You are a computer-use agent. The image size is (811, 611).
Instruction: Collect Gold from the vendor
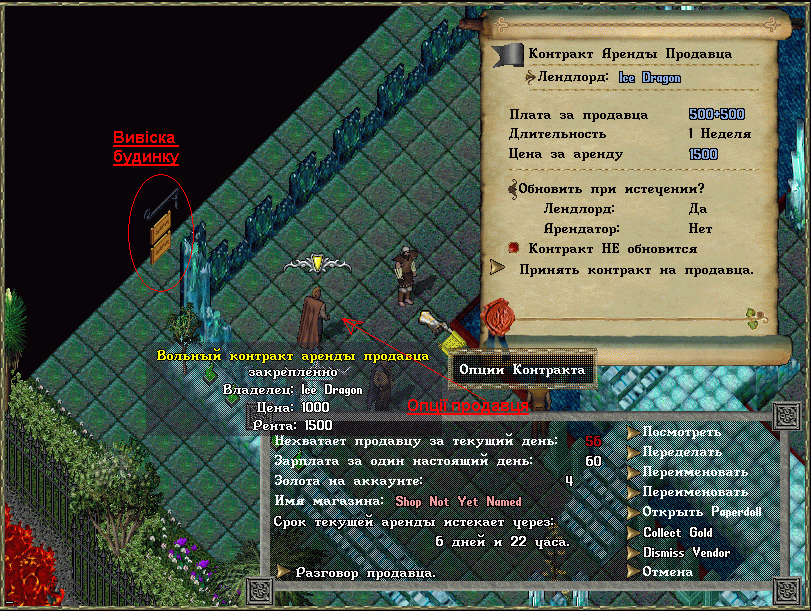click(633, 532)
